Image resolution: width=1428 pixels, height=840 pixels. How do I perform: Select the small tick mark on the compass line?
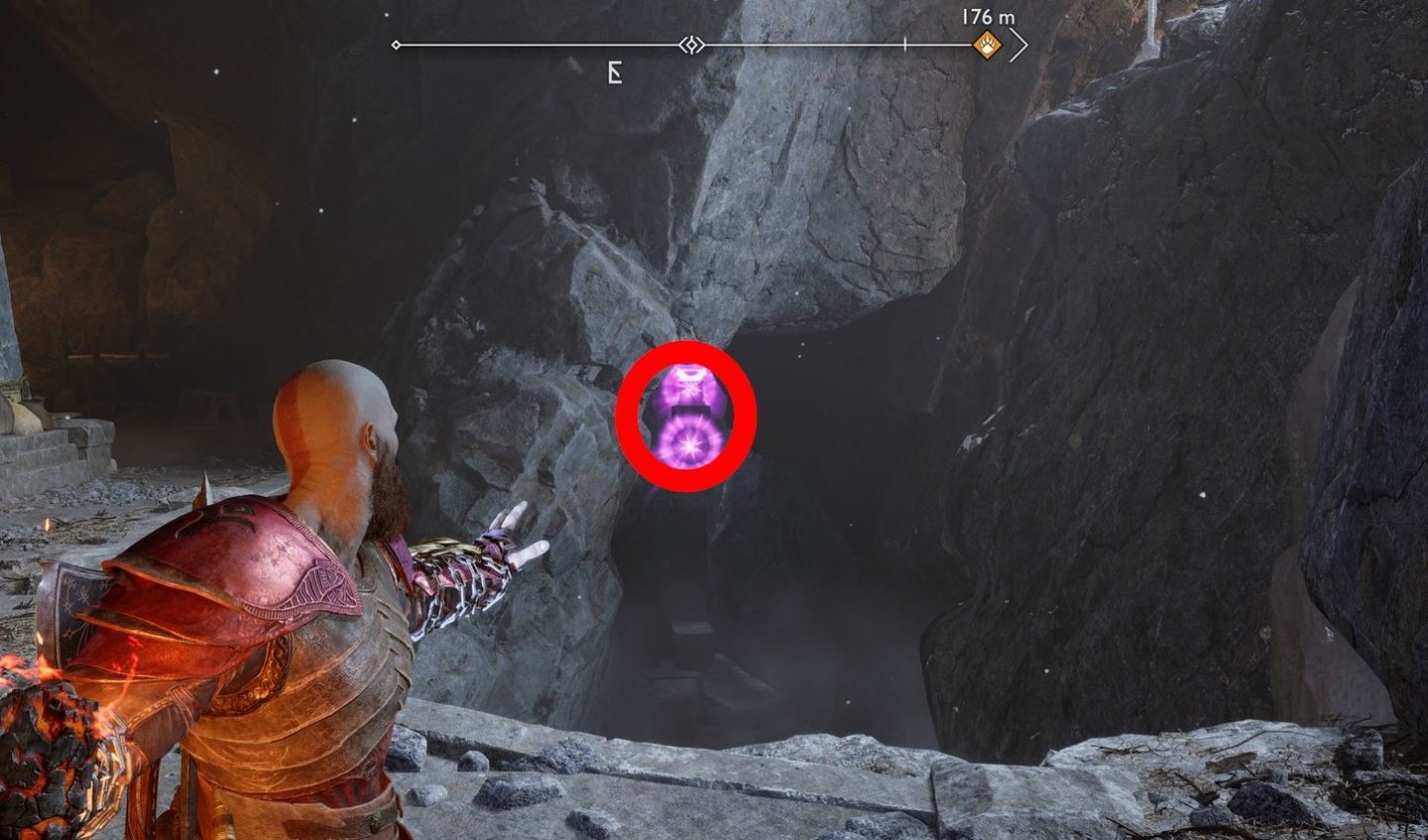(x=905, y=43)
